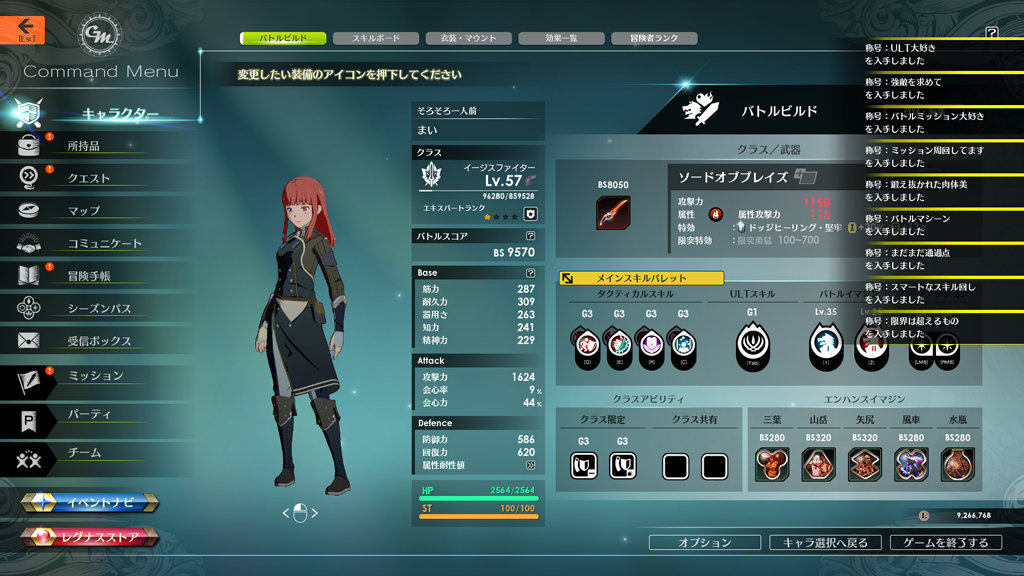Open the ミッション menu
1024x576 pixels.
pos(95,376)
